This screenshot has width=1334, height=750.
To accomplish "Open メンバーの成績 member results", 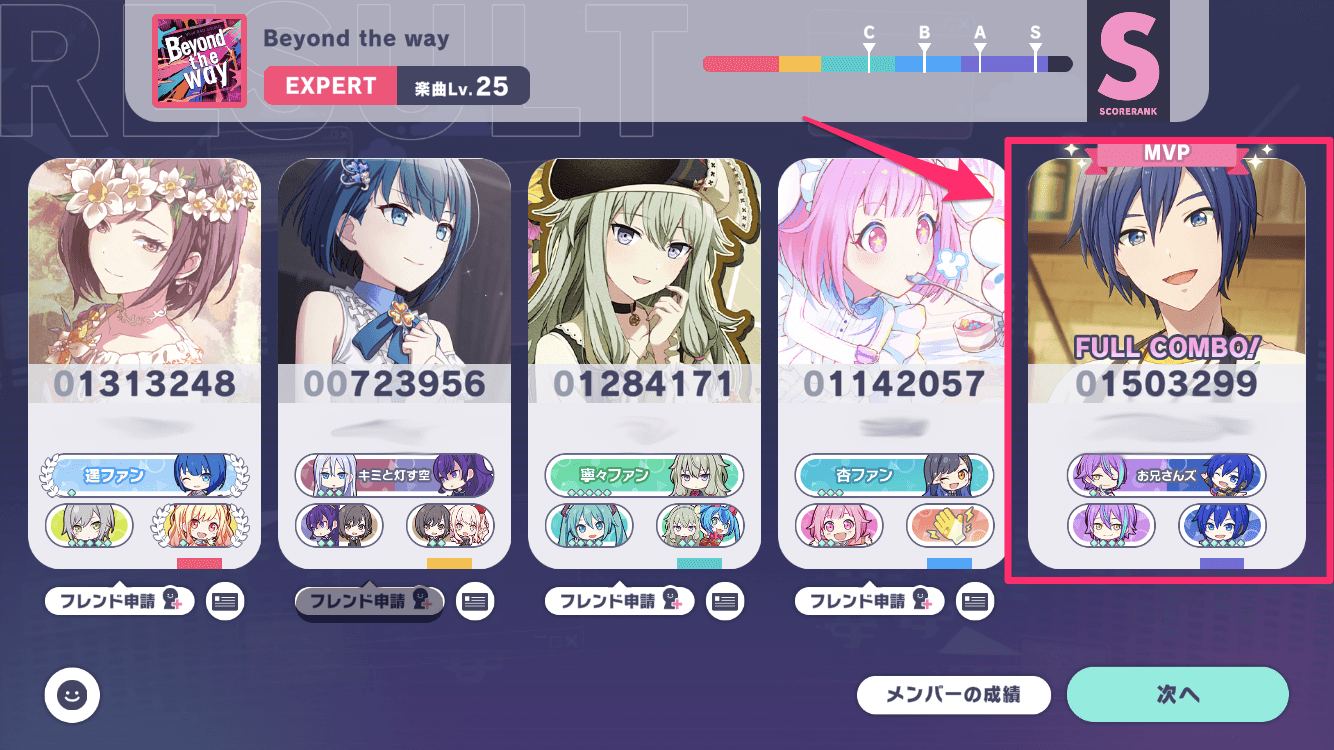I will pos(954,694).
